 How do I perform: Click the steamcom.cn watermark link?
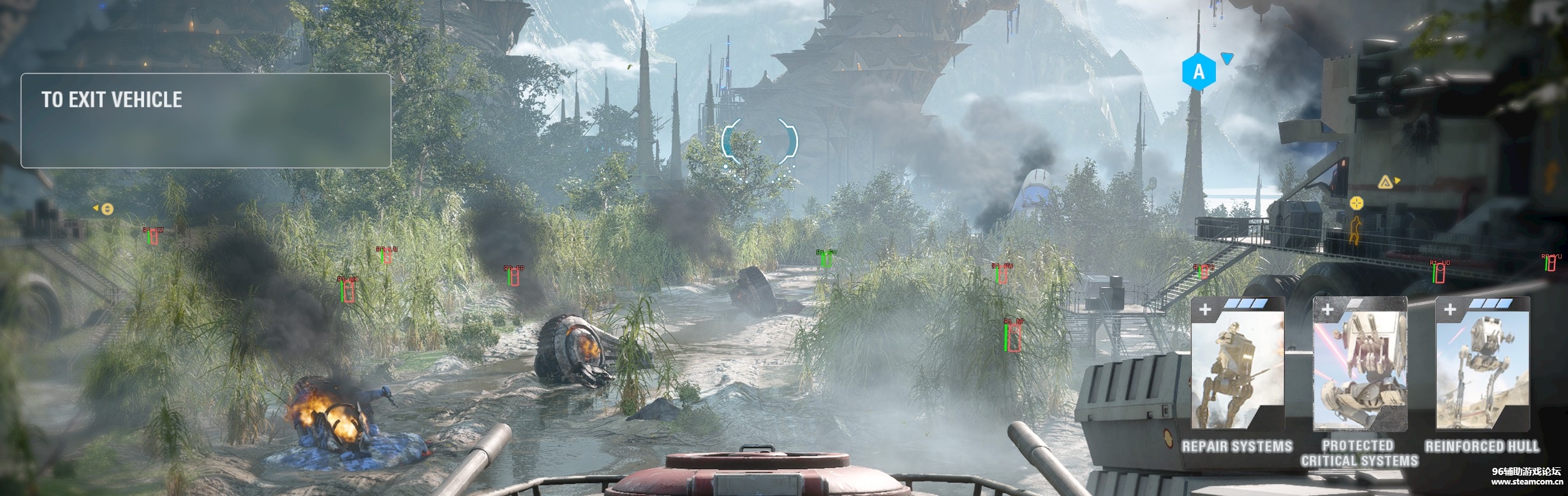coord(1526,482)
